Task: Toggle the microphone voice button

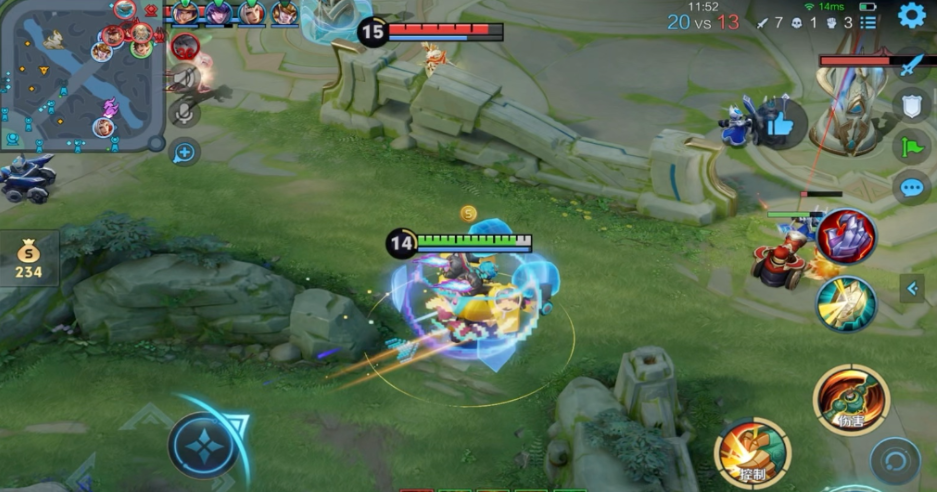Action: point(184,113)
